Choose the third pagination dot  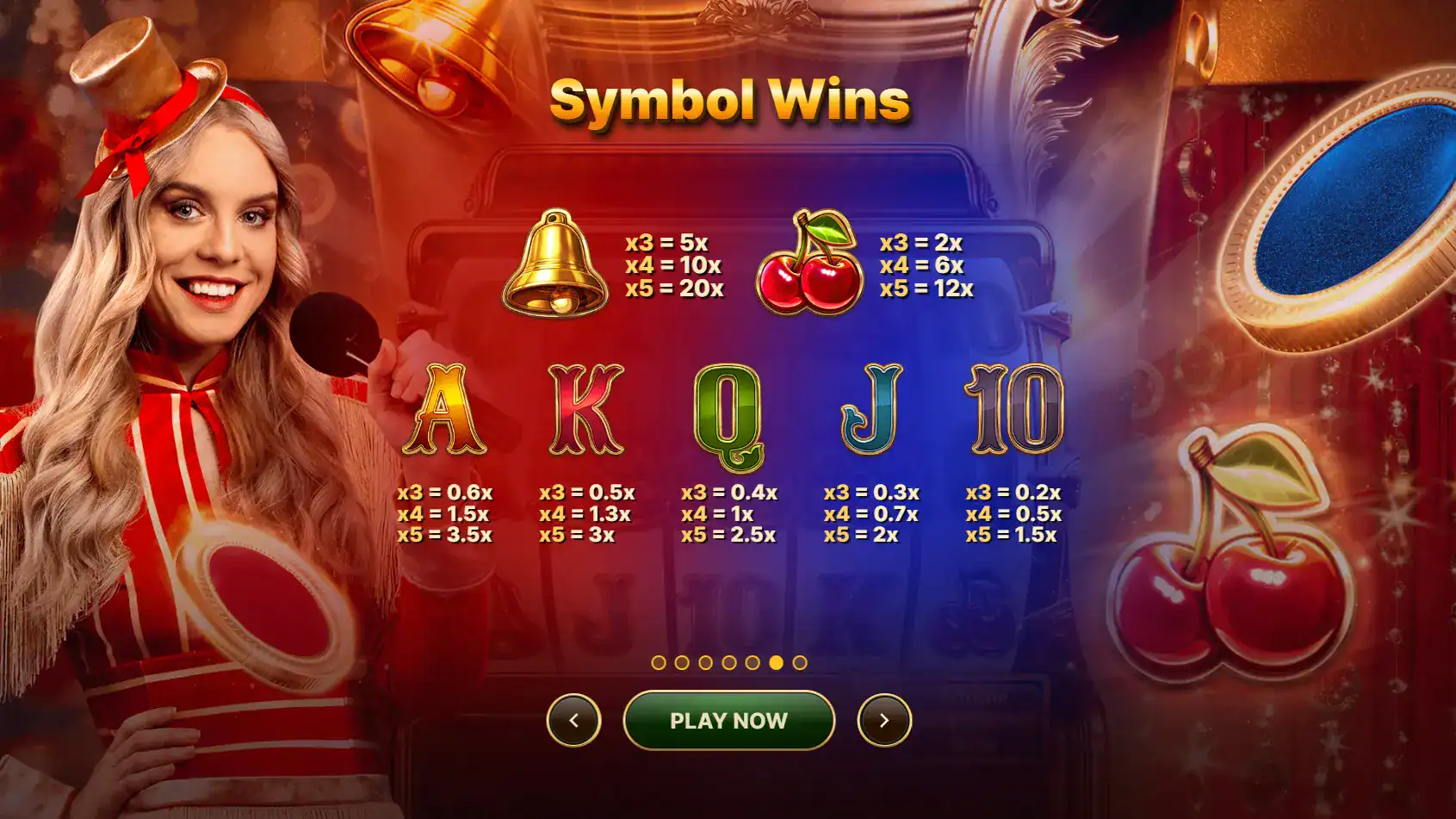[706, 661]
